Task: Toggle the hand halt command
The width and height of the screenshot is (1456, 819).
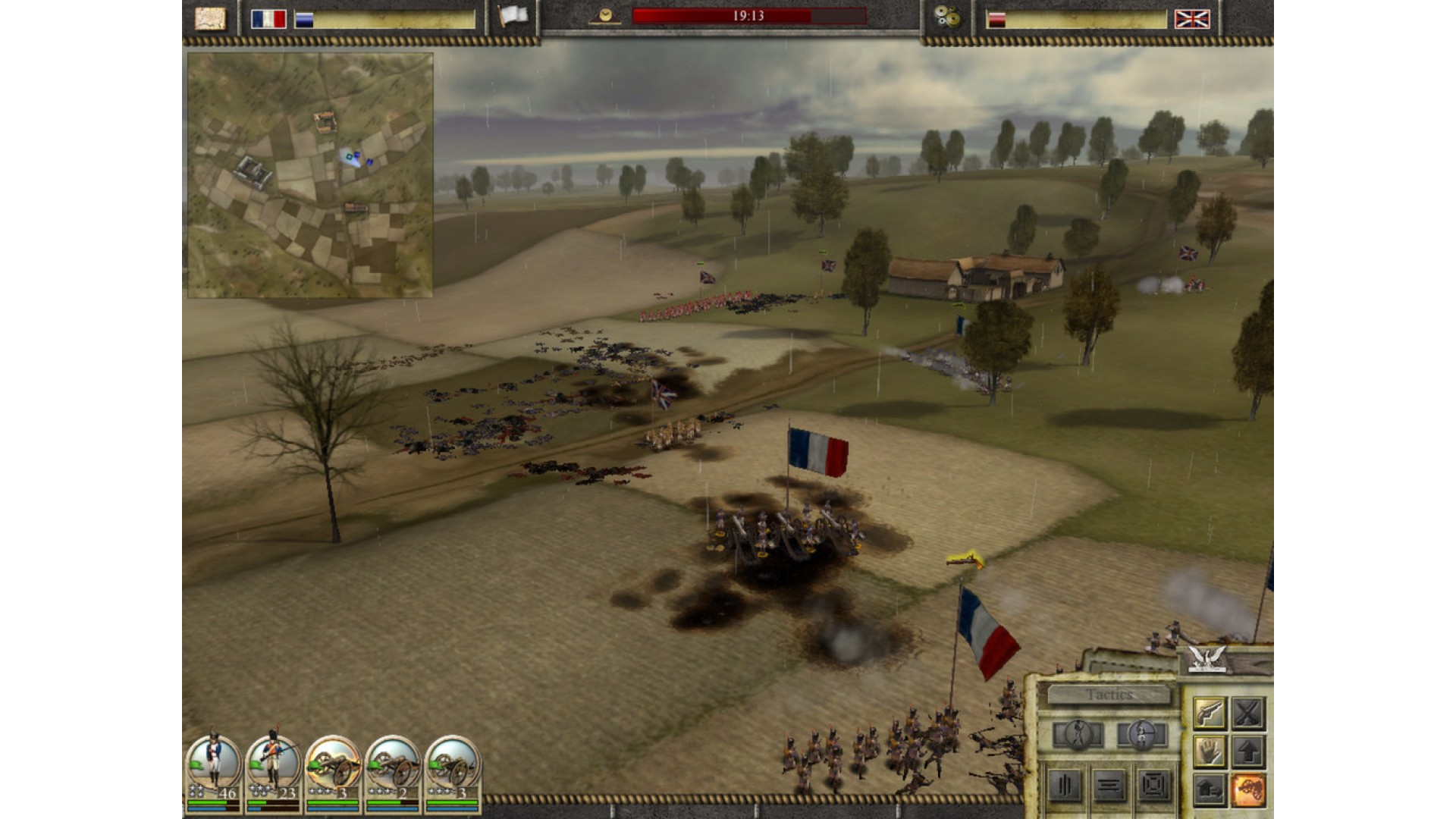Action: coord(1209,752)
